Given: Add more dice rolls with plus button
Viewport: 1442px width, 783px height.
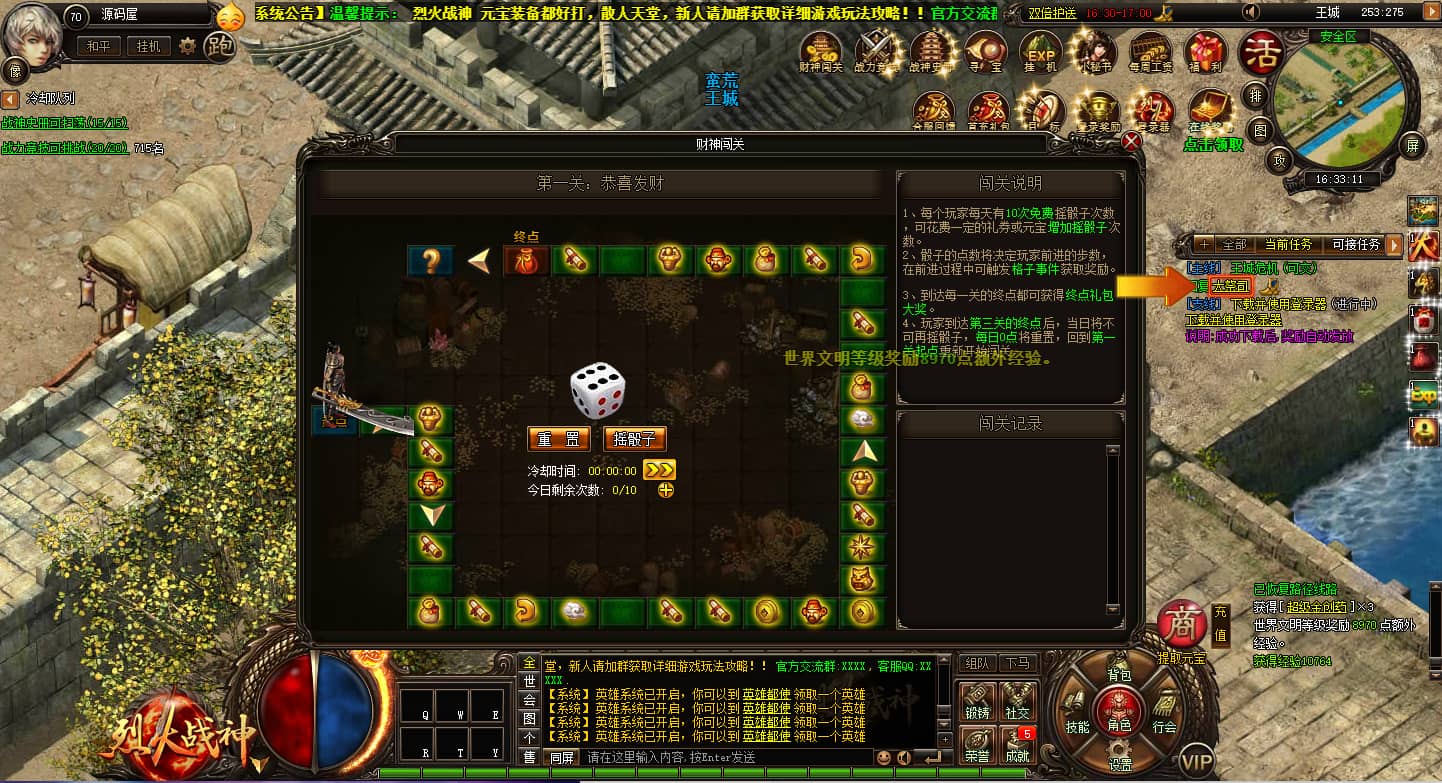Looking at the screenshot, I should pyautogui.click(x=666, y=490).
